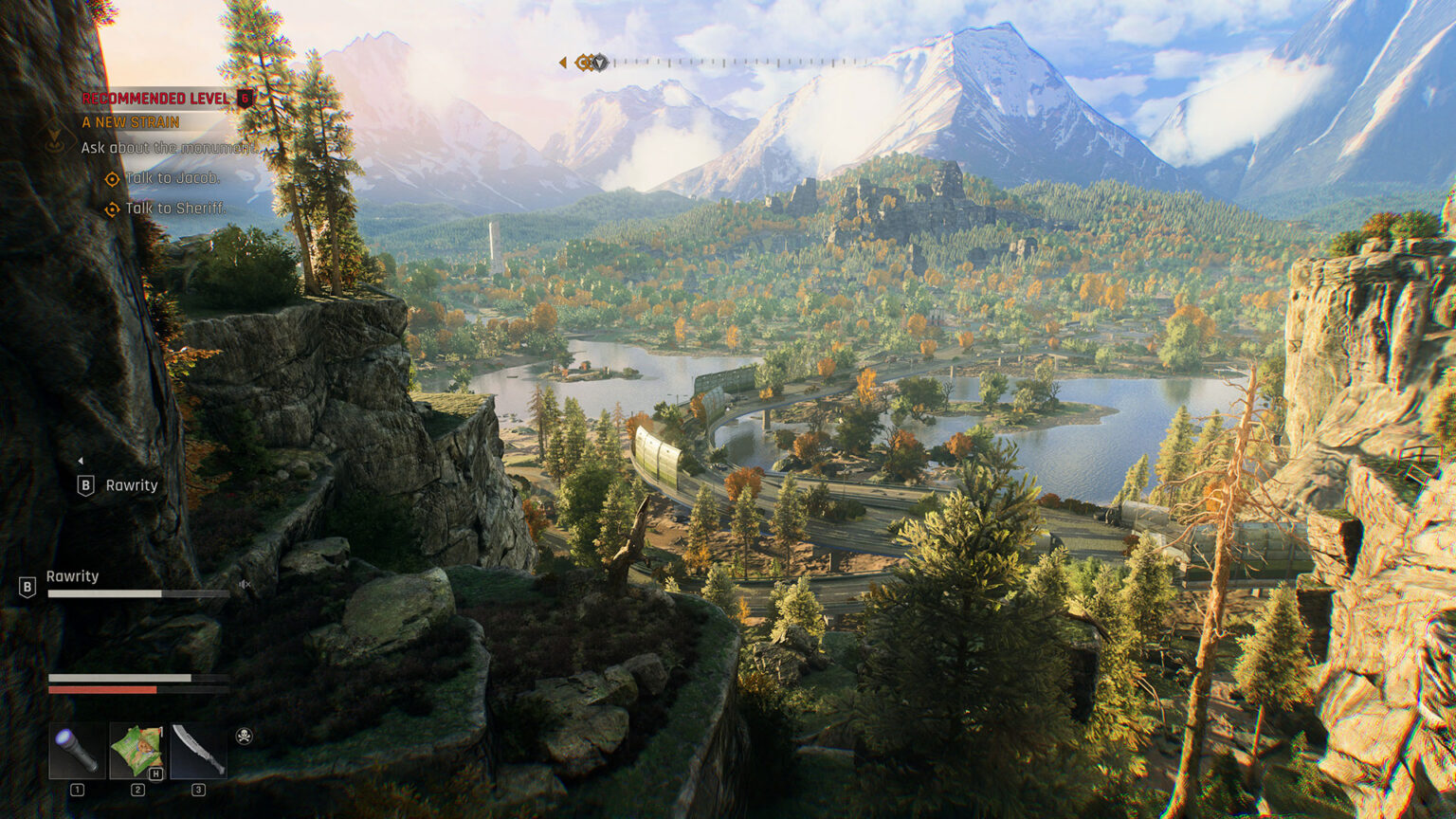The image size is (1456, 819).
Task: Click the Talk to Jacob waypoint marker
Action: point(112,178)
